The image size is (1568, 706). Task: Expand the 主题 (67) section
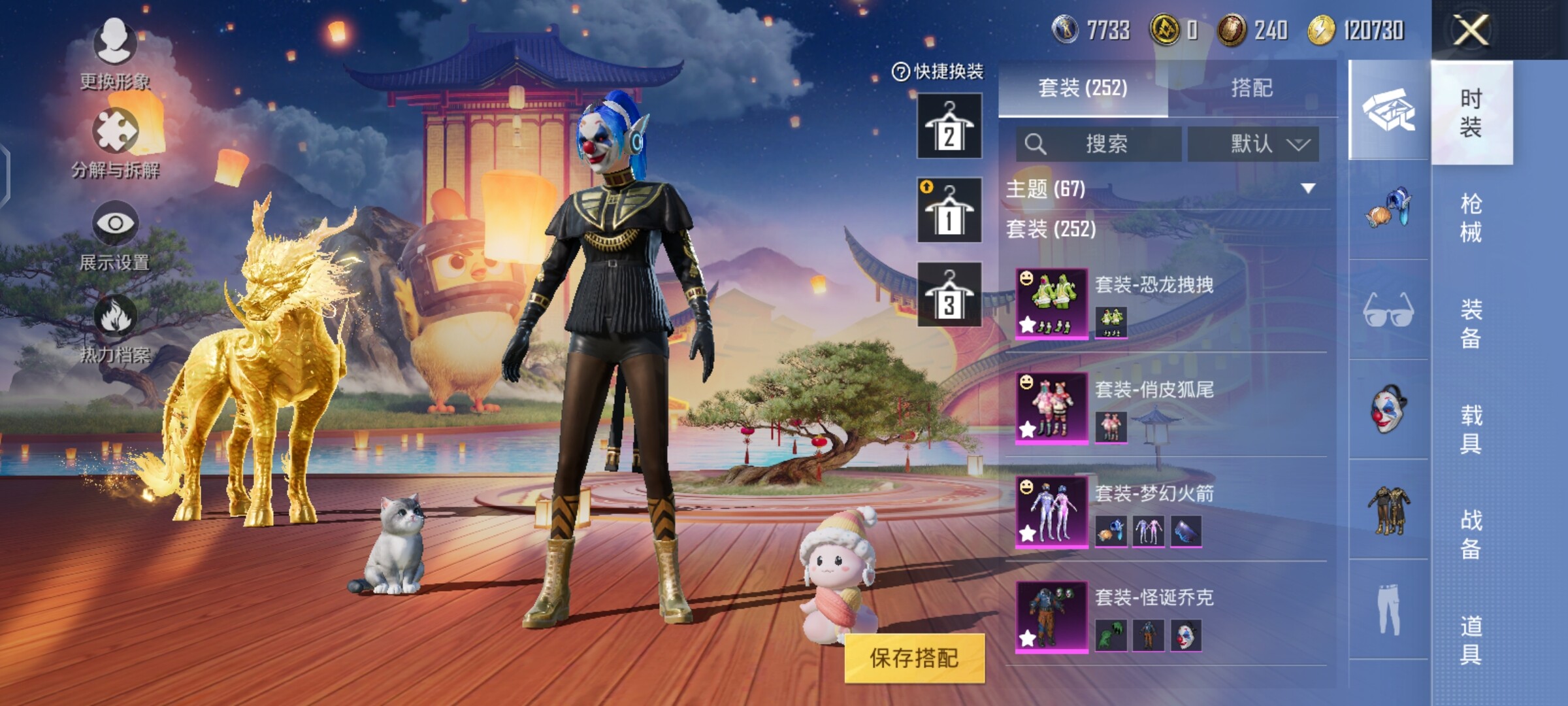click(1307, 189)
